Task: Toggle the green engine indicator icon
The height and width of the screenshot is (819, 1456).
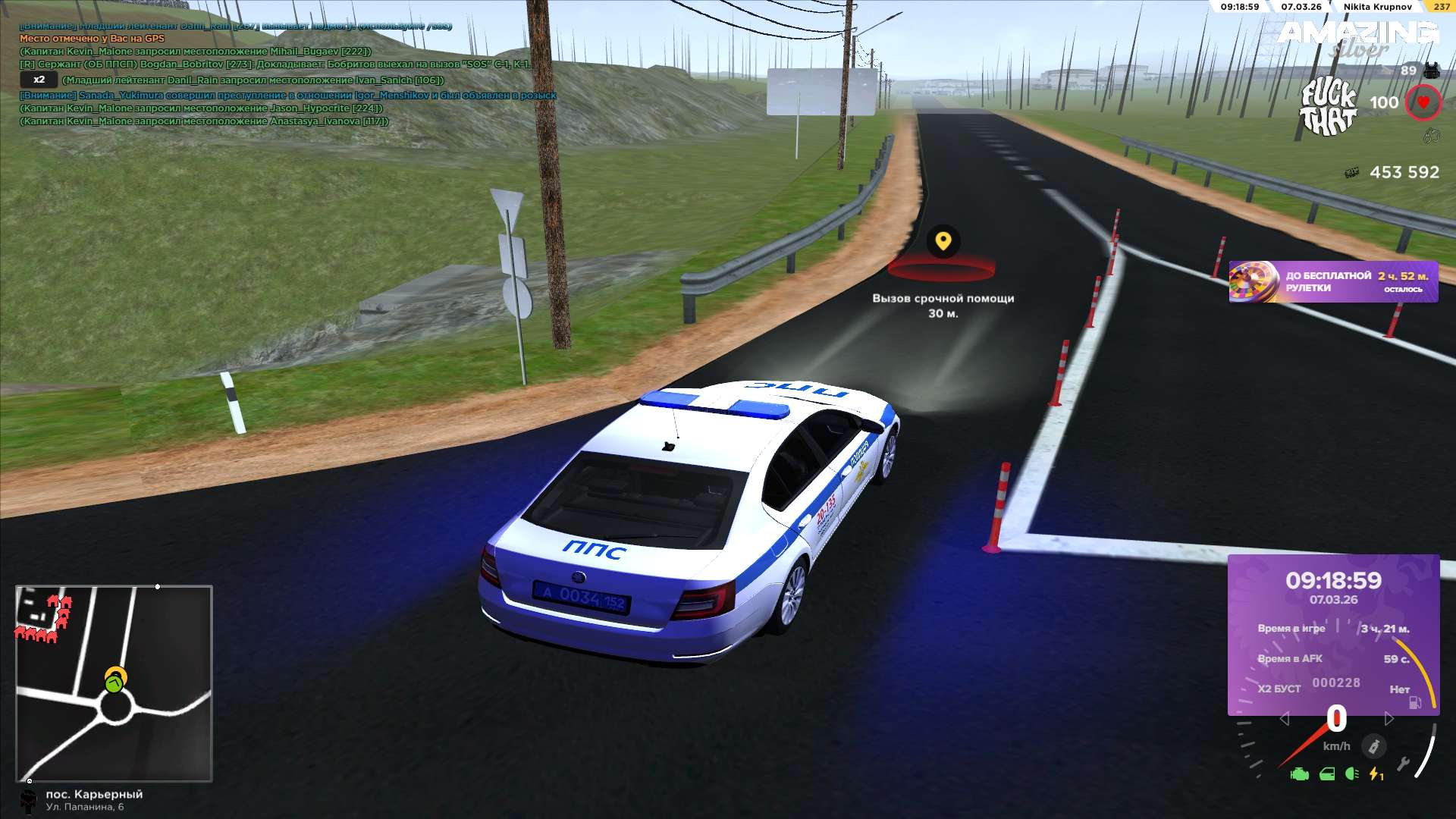Action: coord(1299,774)
